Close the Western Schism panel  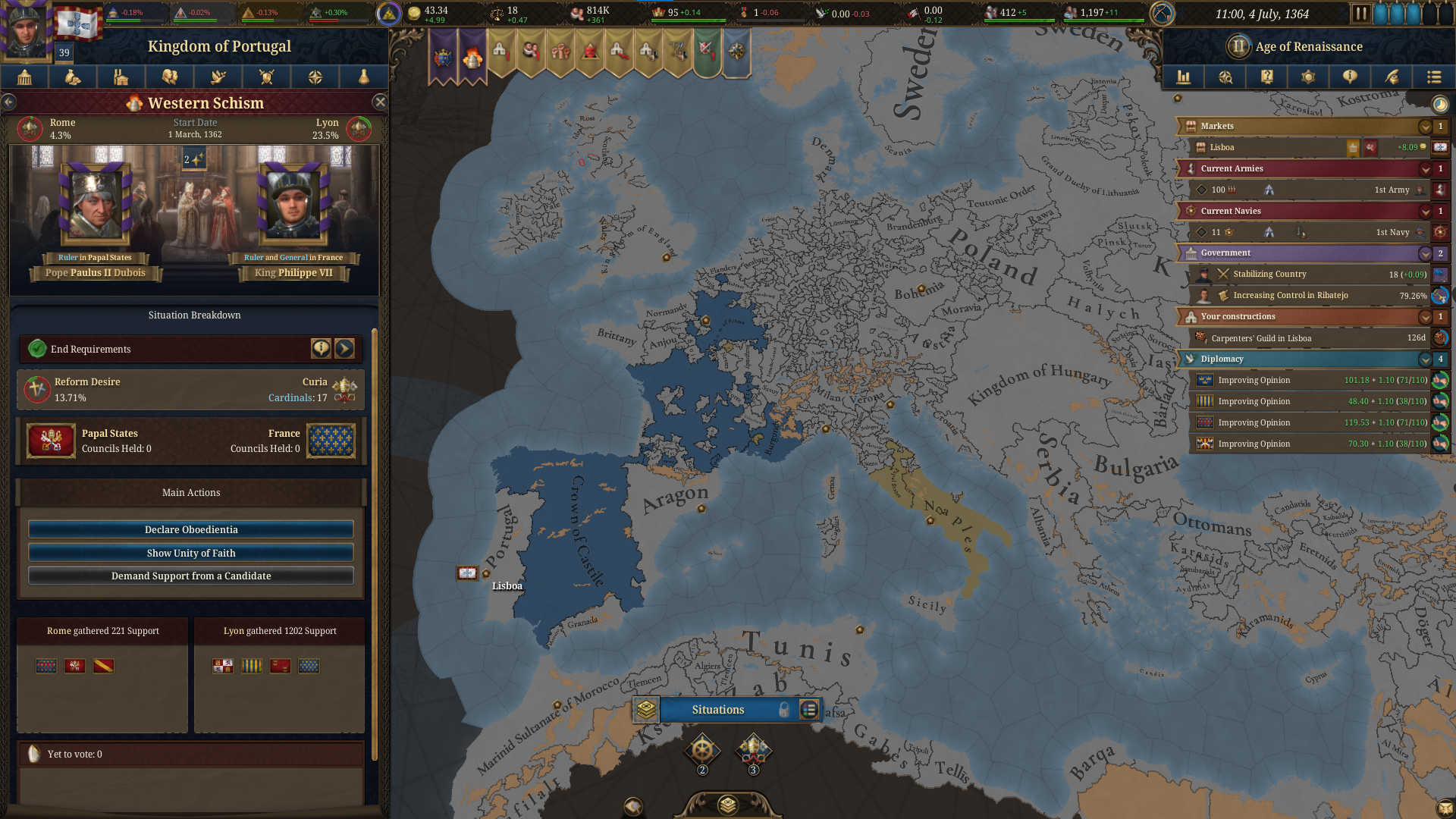pyautogui.click(x=380, y=102)
